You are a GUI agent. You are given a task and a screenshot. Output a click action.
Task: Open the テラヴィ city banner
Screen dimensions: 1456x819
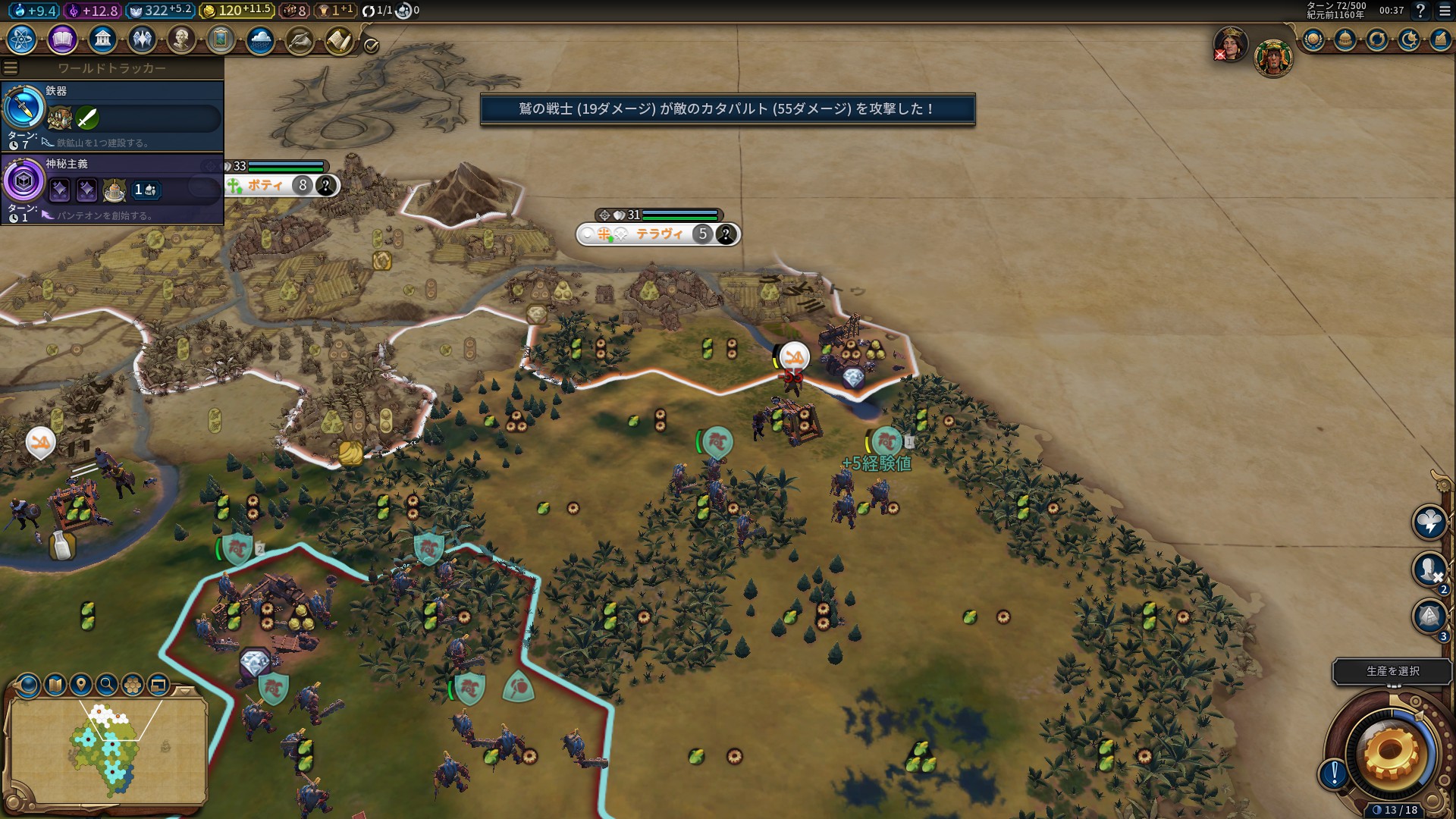[658, 234]
